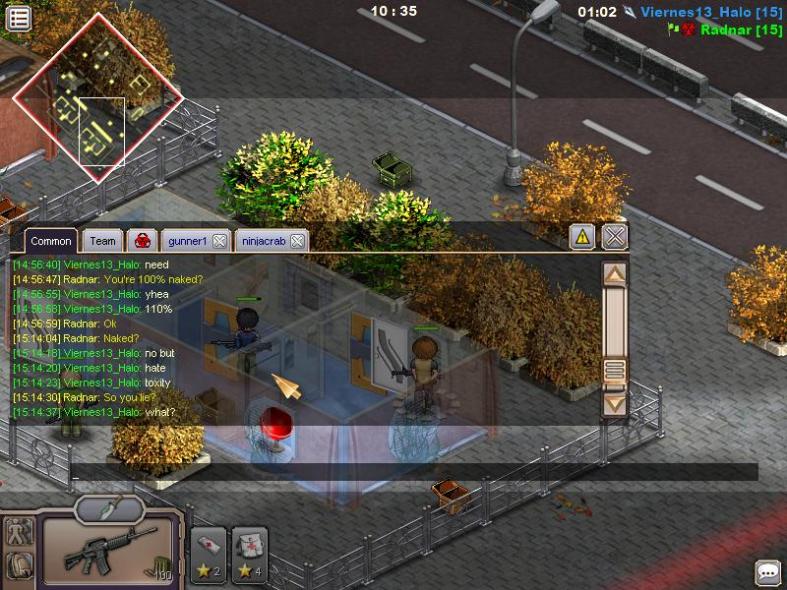Image resolution: width=787 pixels, height=590 pixels.
Task: Toggle the chat speech bubble button
Action: (x=767, y=573)
